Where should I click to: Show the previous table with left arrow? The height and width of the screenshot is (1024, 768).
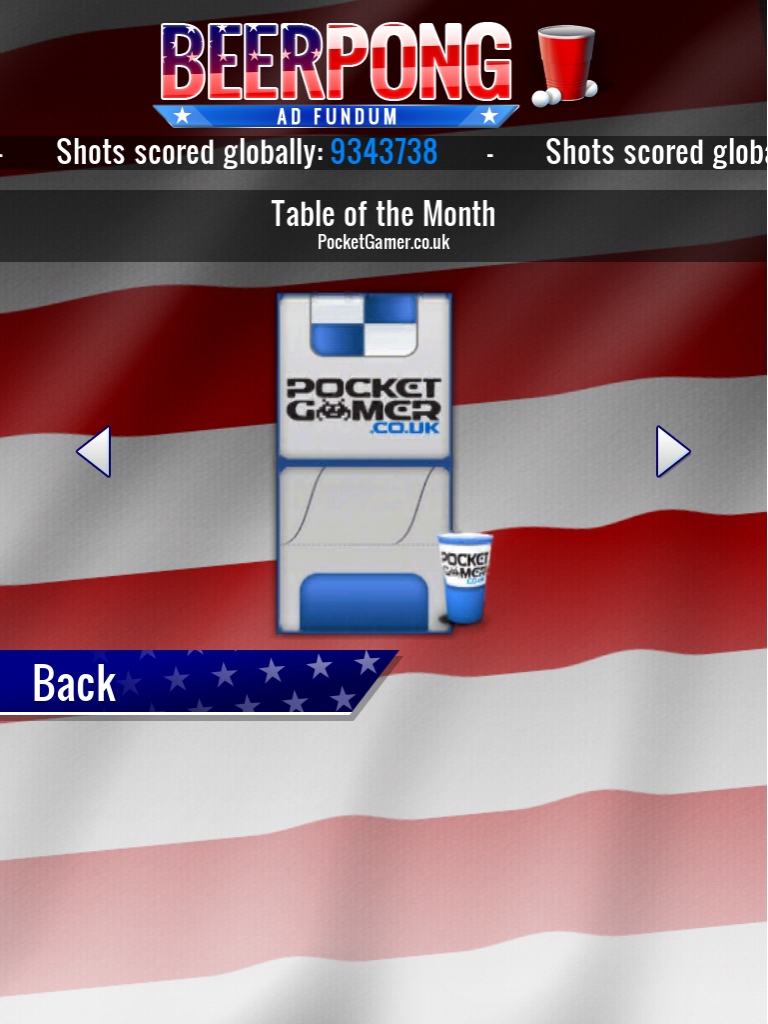(94, 452)
